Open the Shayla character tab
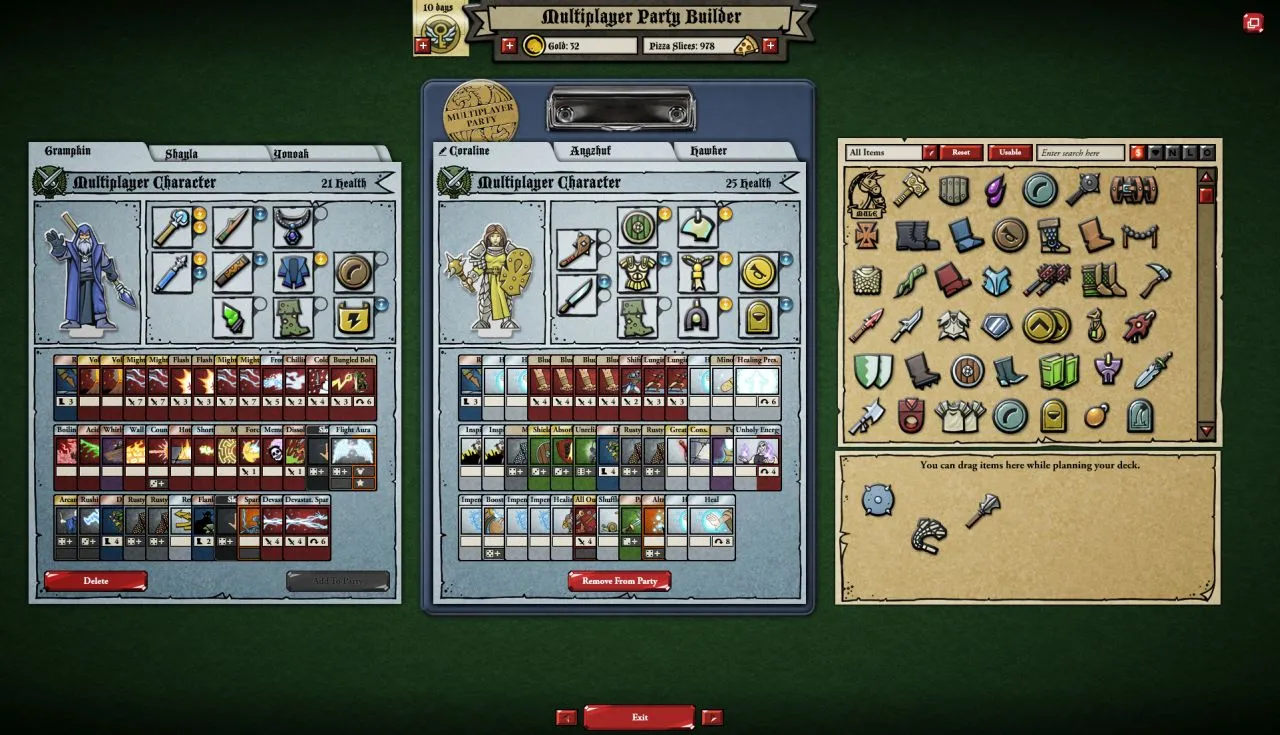Image resolution: width=1280 pixels, height=735 pixels. [x=182, y=154]
